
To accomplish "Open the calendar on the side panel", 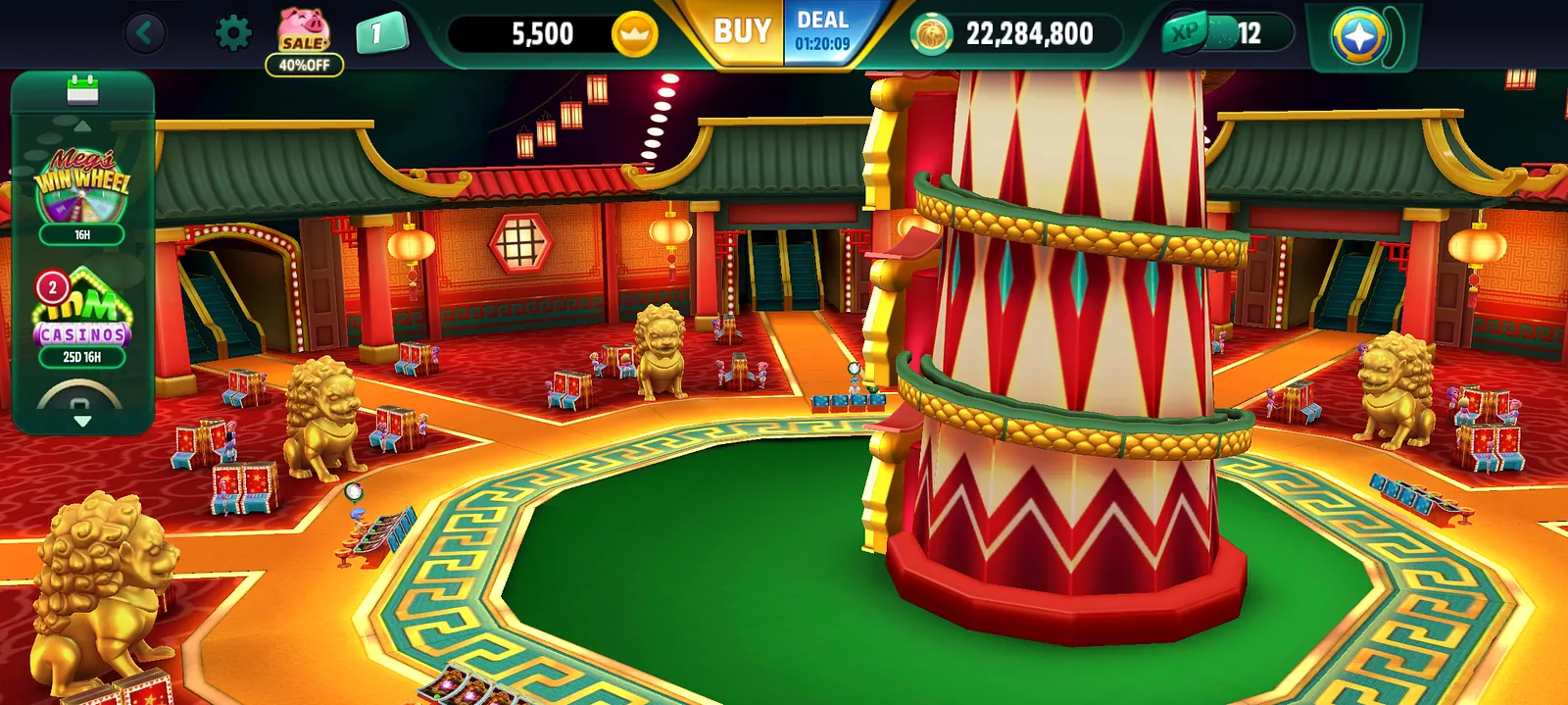I will (82, 91).
